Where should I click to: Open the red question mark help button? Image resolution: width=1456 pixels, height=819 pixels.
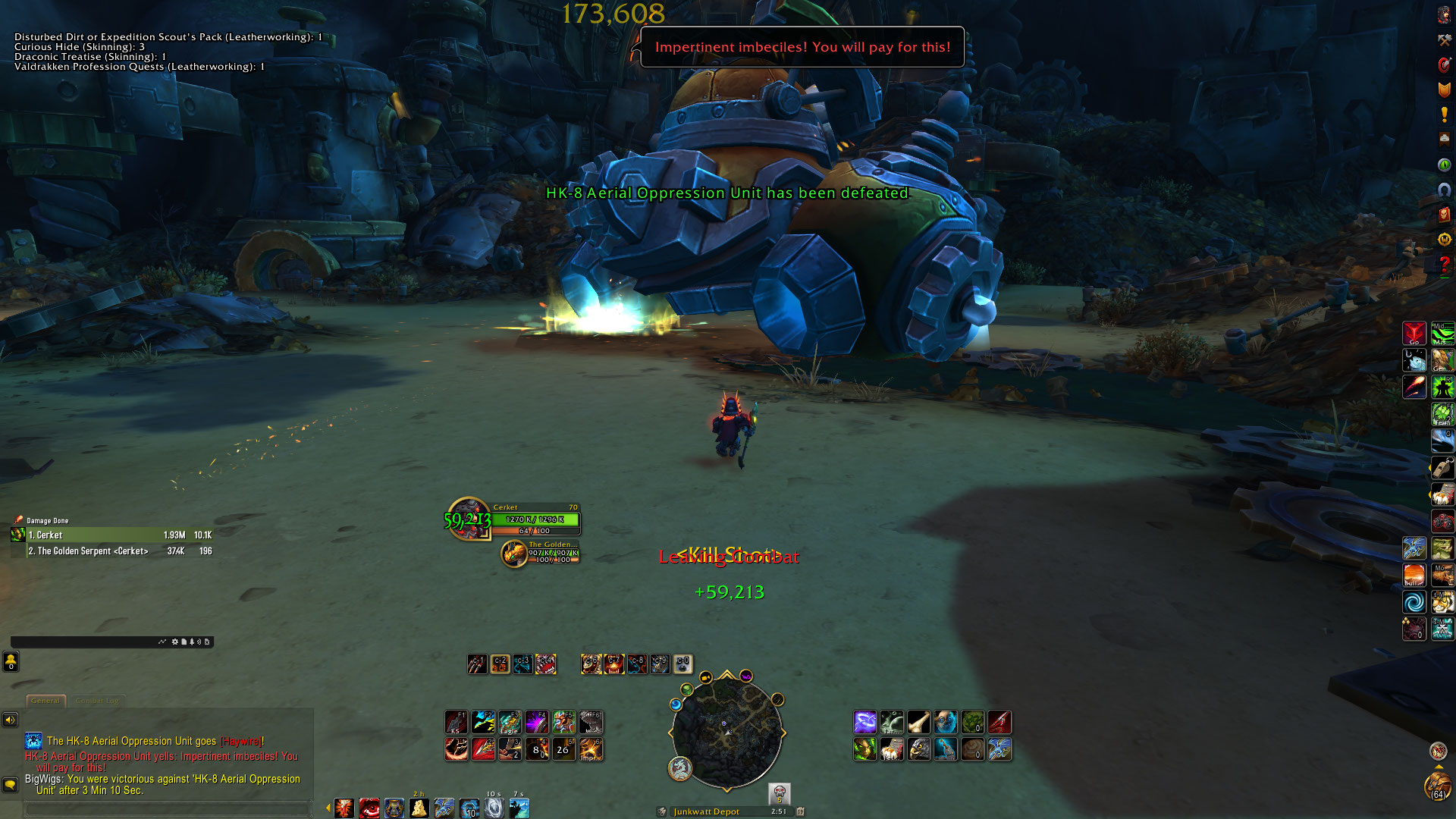1444,265
